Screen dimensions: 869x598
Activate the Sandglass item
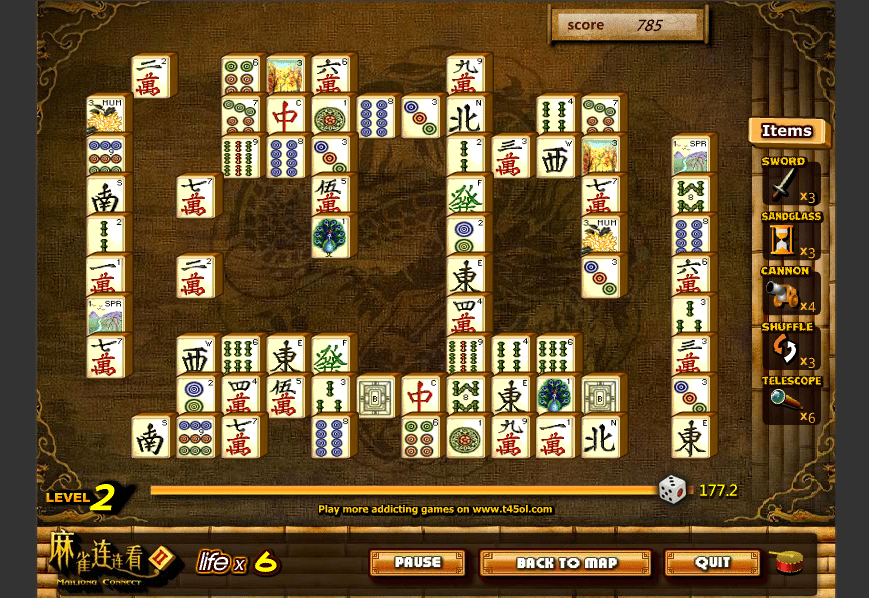pyautogui.click(x=782, y=239)
